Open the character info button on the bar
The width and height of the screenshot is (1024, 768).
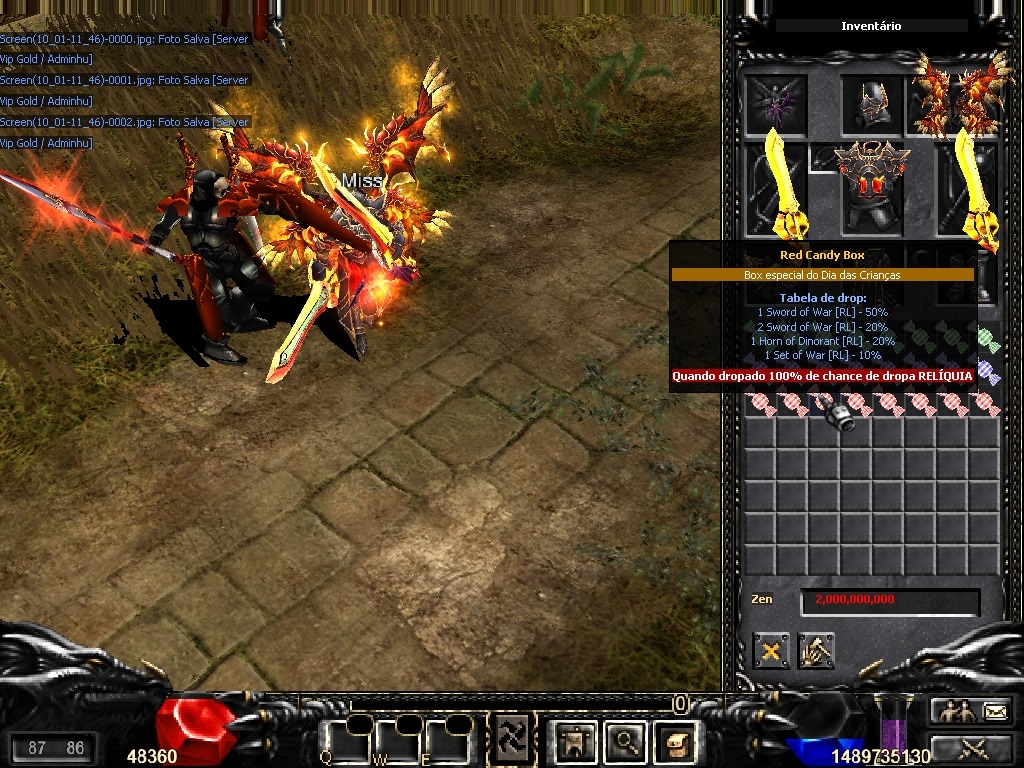[x=577, y=741]
